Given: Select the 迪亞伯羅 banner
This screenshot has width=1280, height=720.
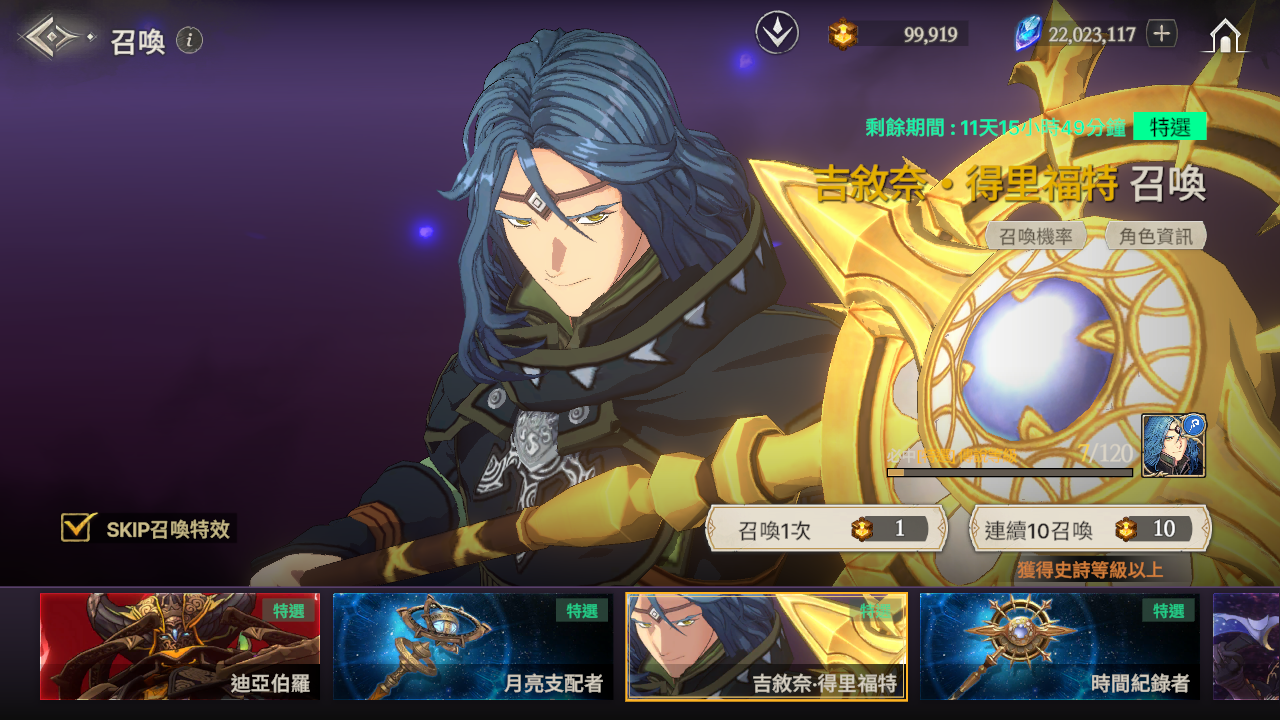Looking at the screenshot, I should click(180, 646).
